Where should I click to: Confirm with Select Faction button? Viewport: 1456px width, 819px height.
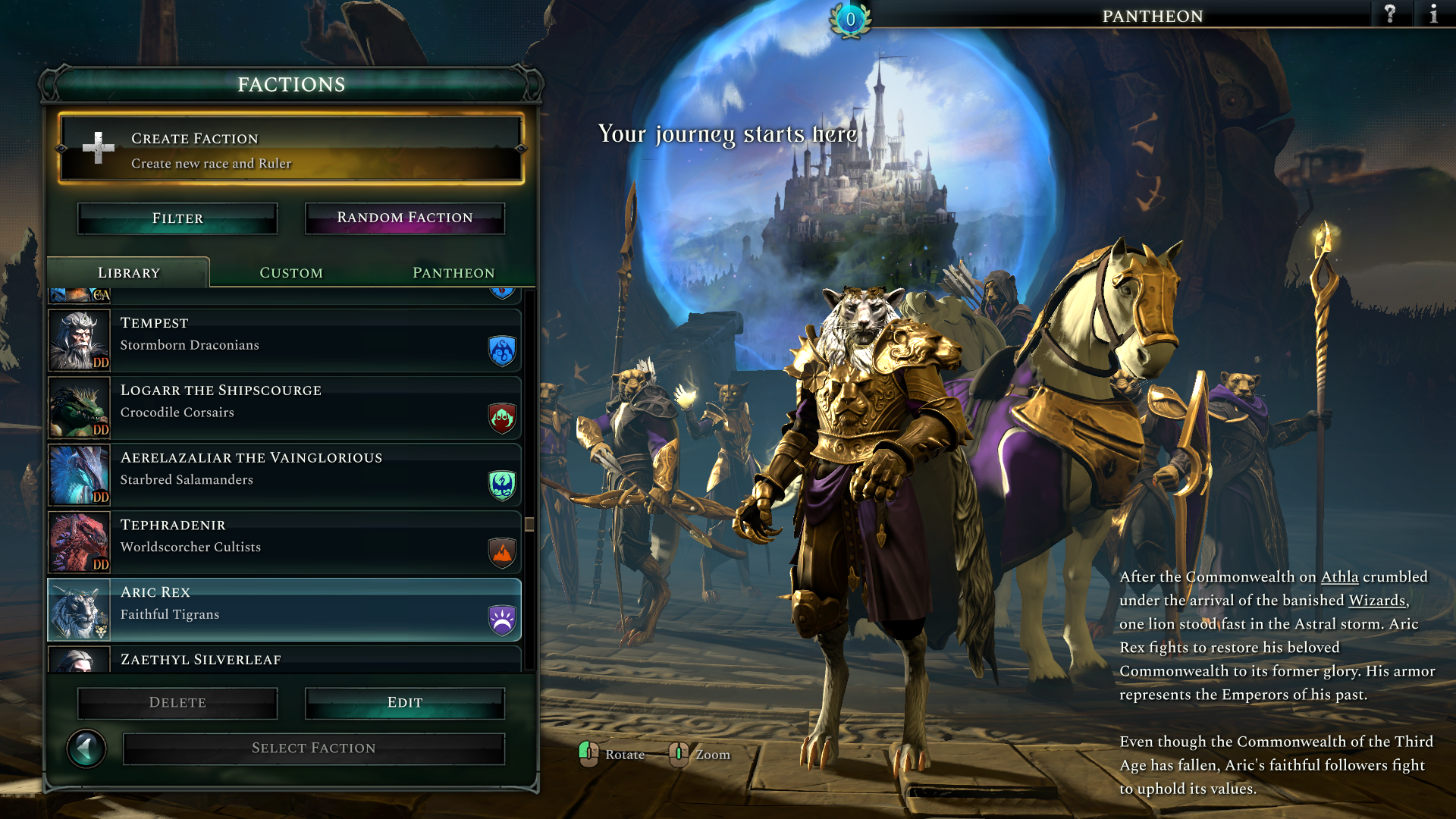[313, 748]
